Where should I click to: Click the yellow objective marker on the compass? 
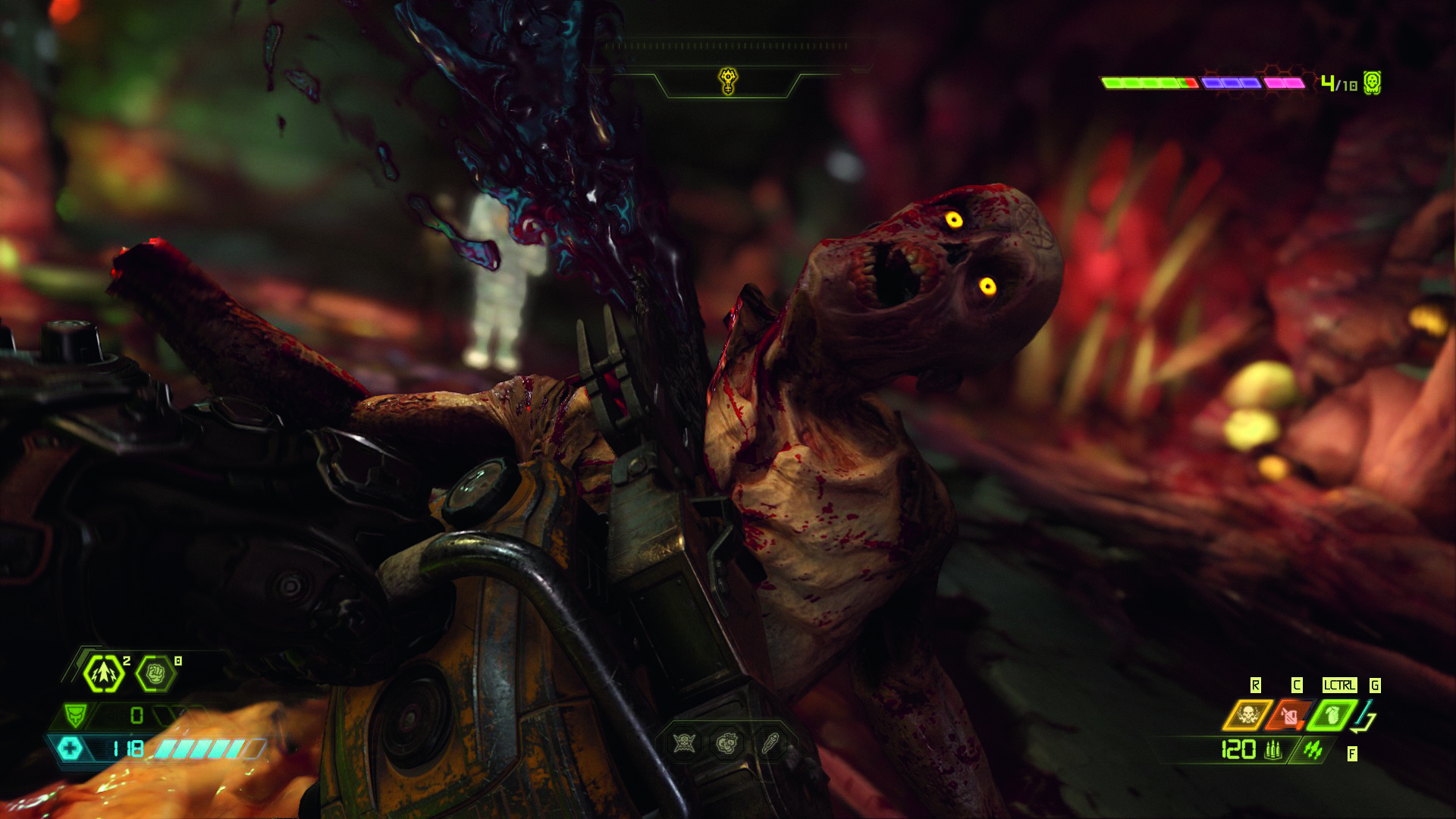[x=728, y=80]
